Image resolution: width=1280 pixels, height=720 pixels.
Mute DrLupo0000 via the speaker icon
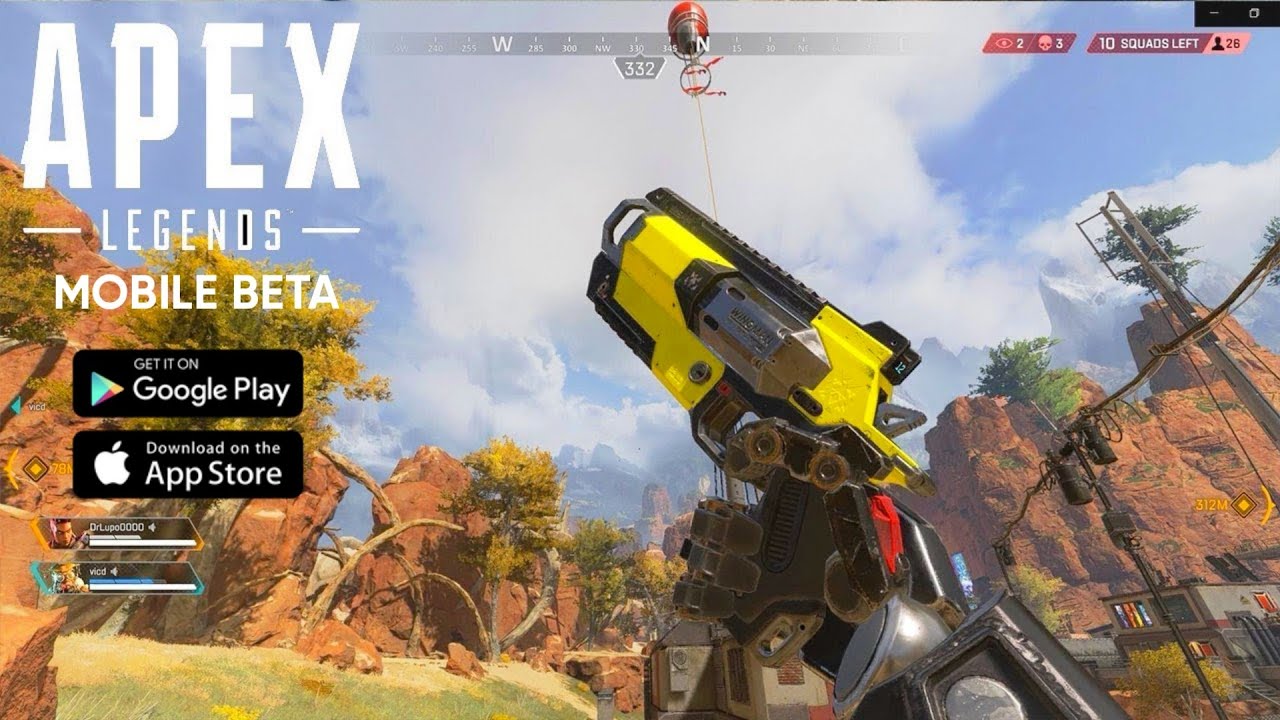point(153,527)
